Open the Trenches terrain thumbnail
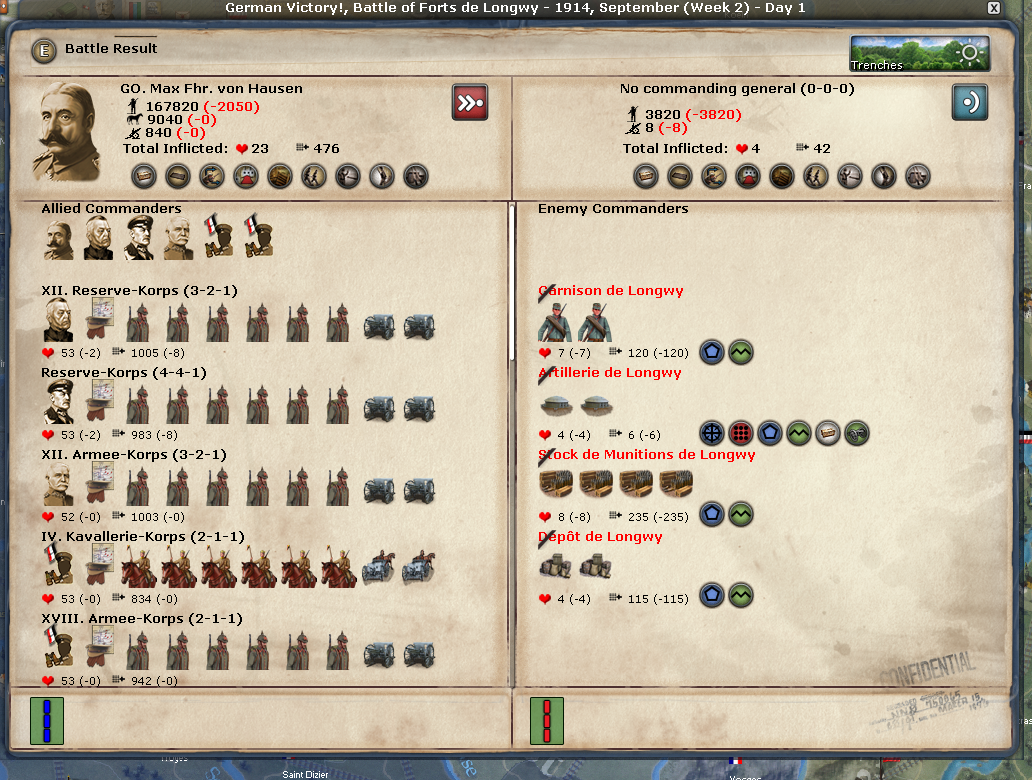 920,54
